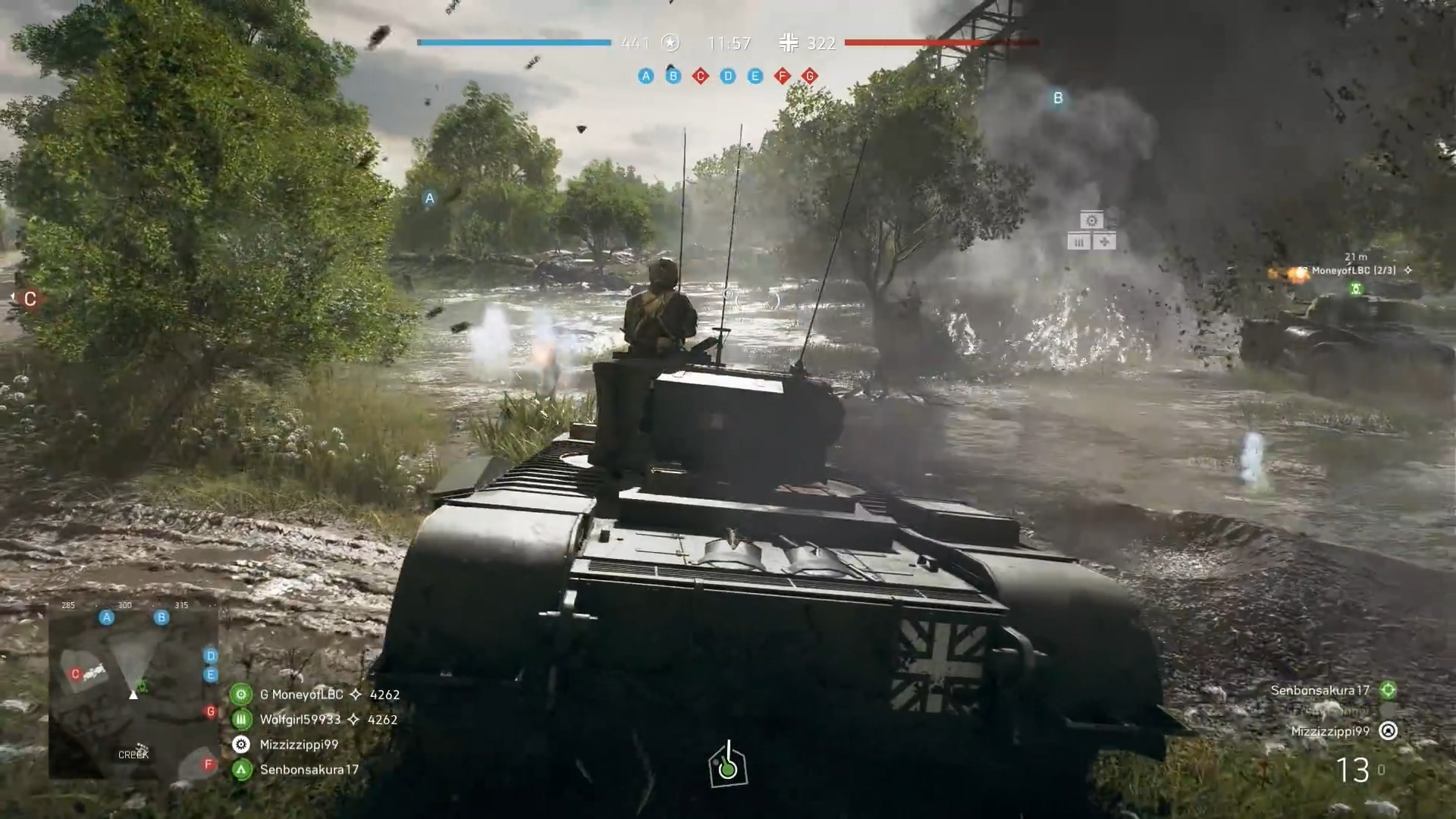The width and height of the screenshot is (1456, 819).
Task: Select Wolfgirl59933 in the squad list
Action: (300, 720)
